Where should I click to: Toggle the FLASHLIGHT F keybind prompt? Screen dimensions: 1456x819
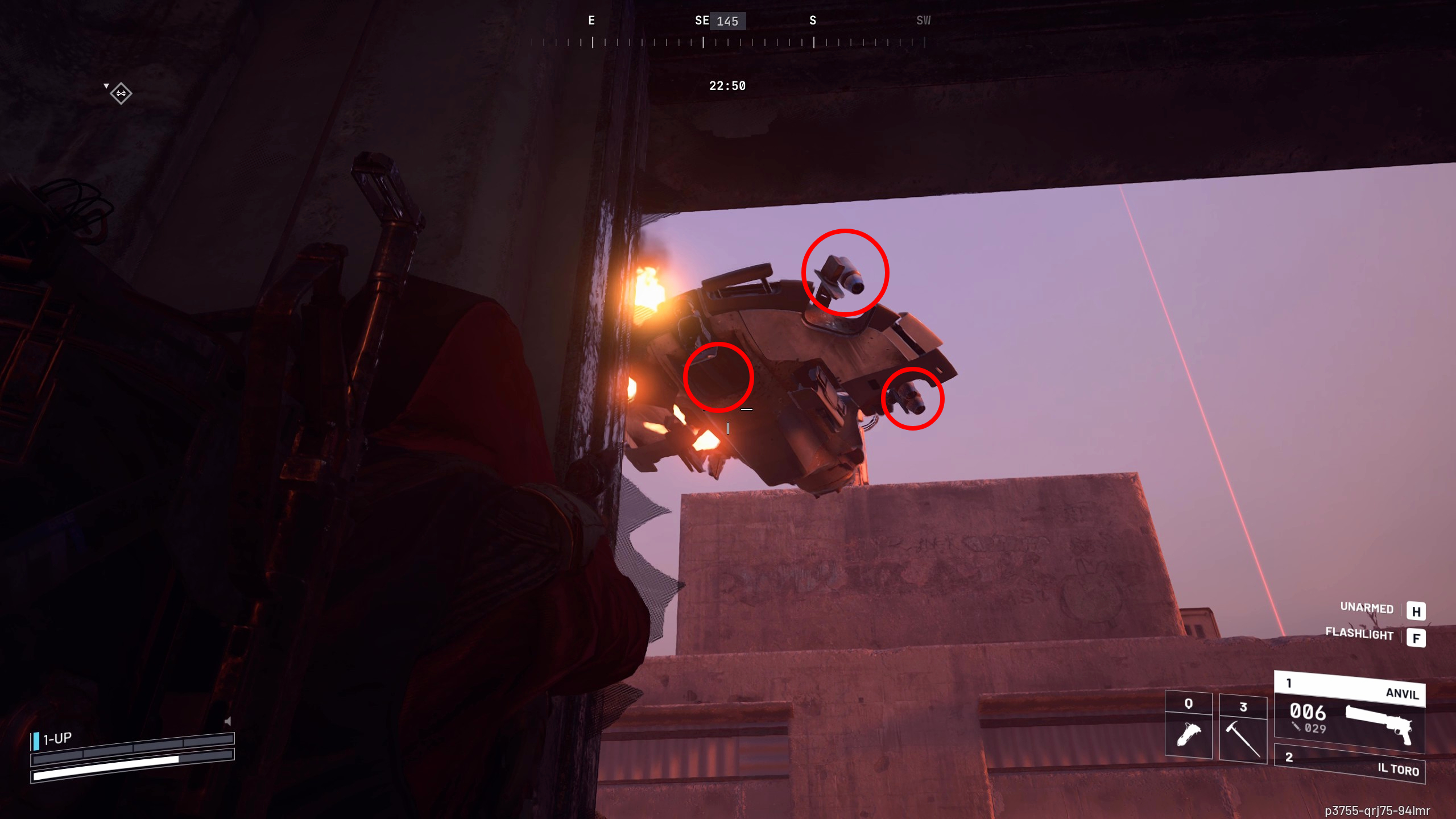(x=1416, y=637)
